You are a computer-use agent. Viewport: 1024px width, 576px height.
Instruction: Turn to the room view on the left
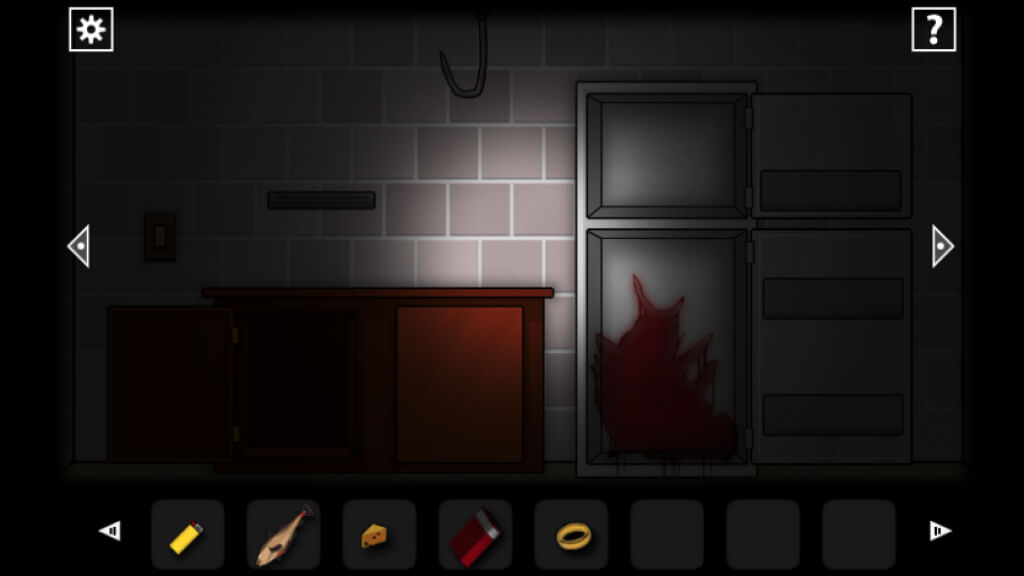click(x=79, y=246)
